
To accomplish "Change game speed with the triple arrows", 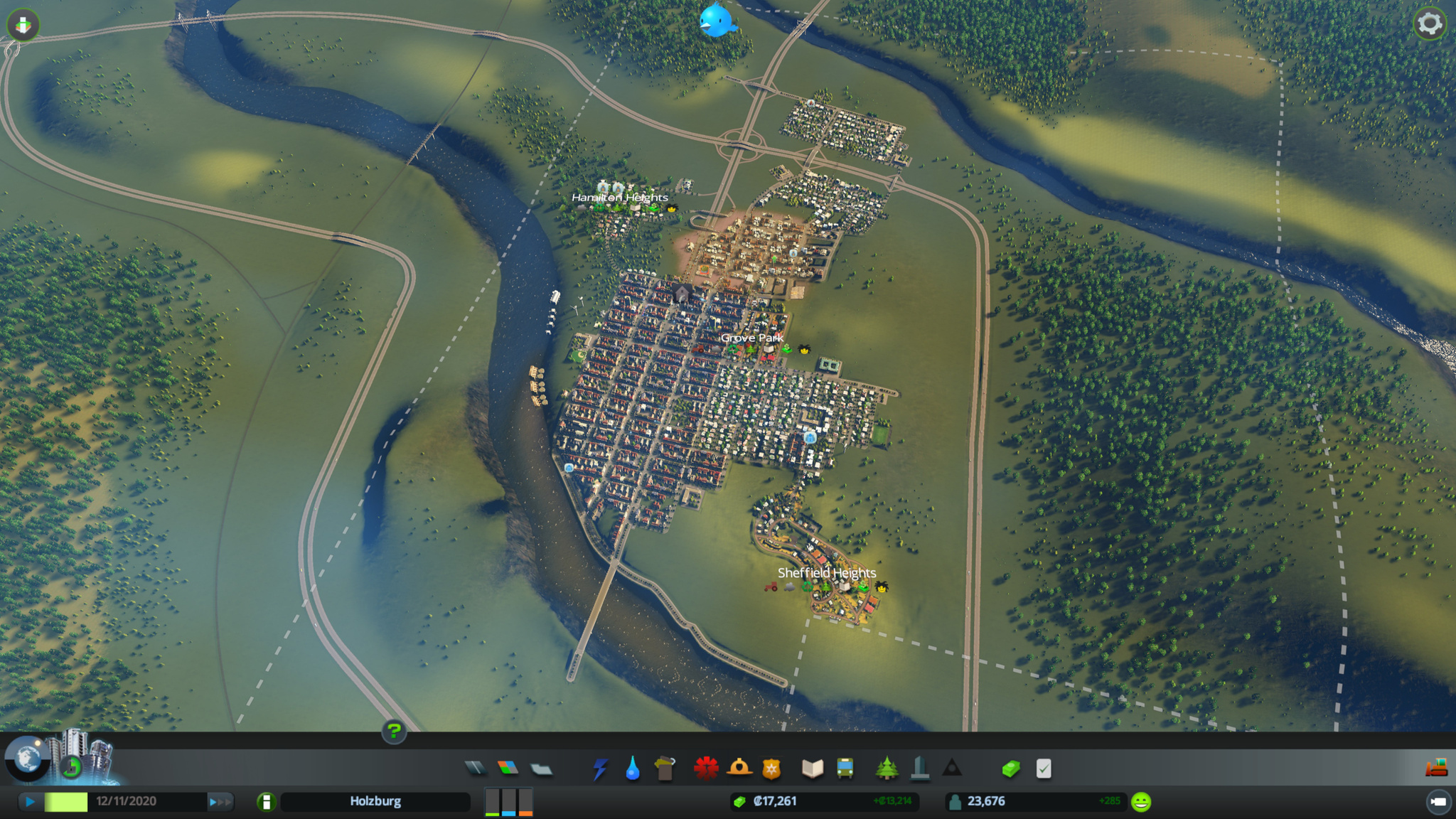I will coord(220,802).
